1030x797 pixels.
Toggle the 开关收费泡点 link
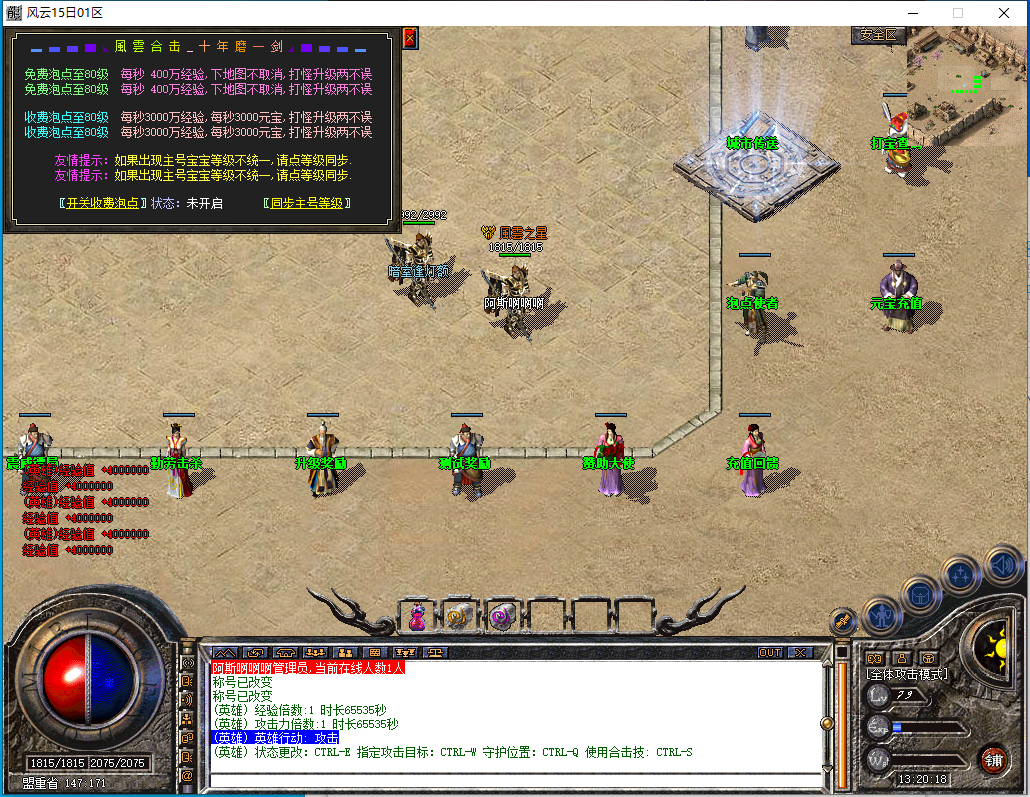click(98, 203)
